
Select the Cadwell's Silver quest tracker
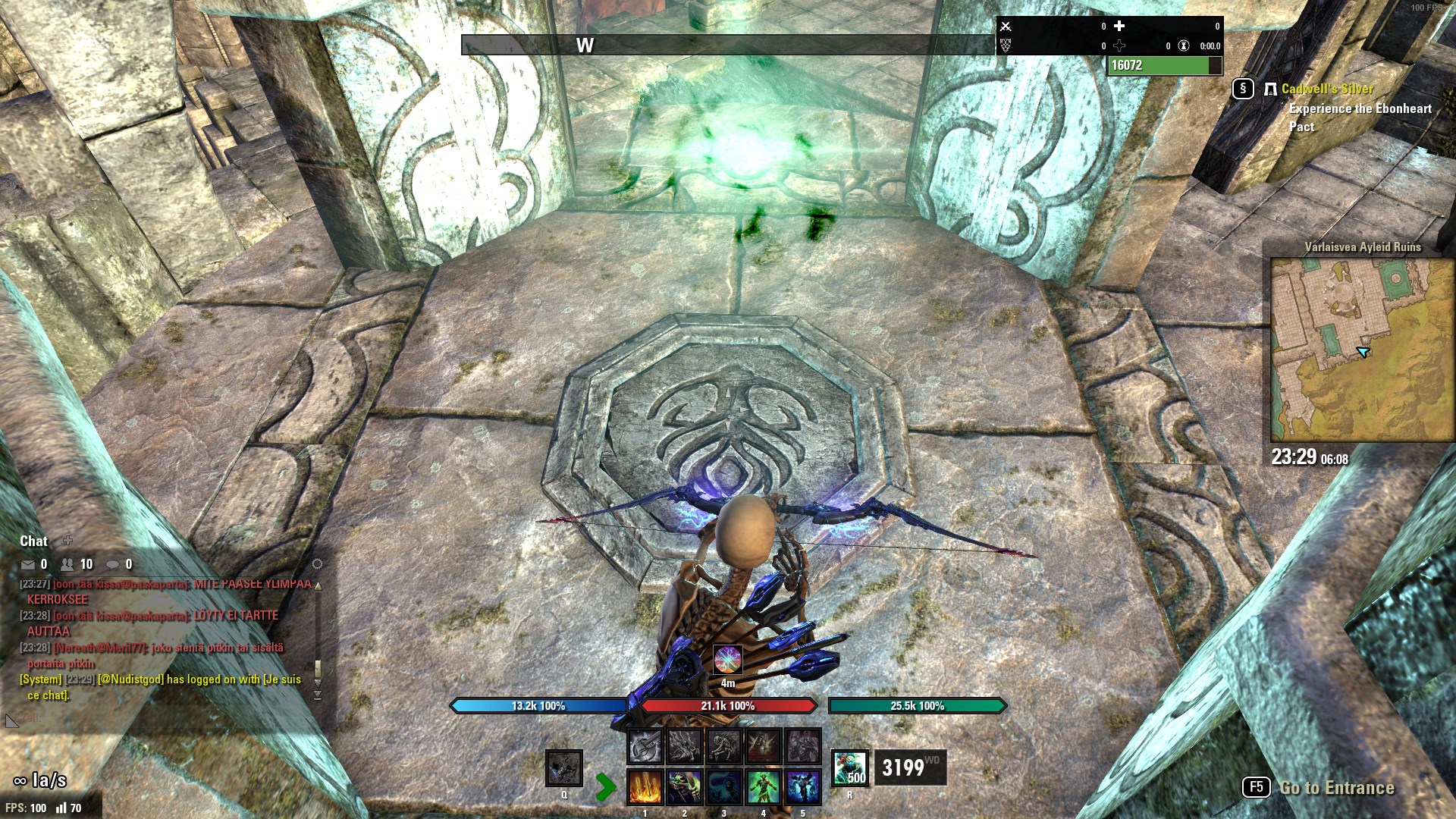(1327, 89)
